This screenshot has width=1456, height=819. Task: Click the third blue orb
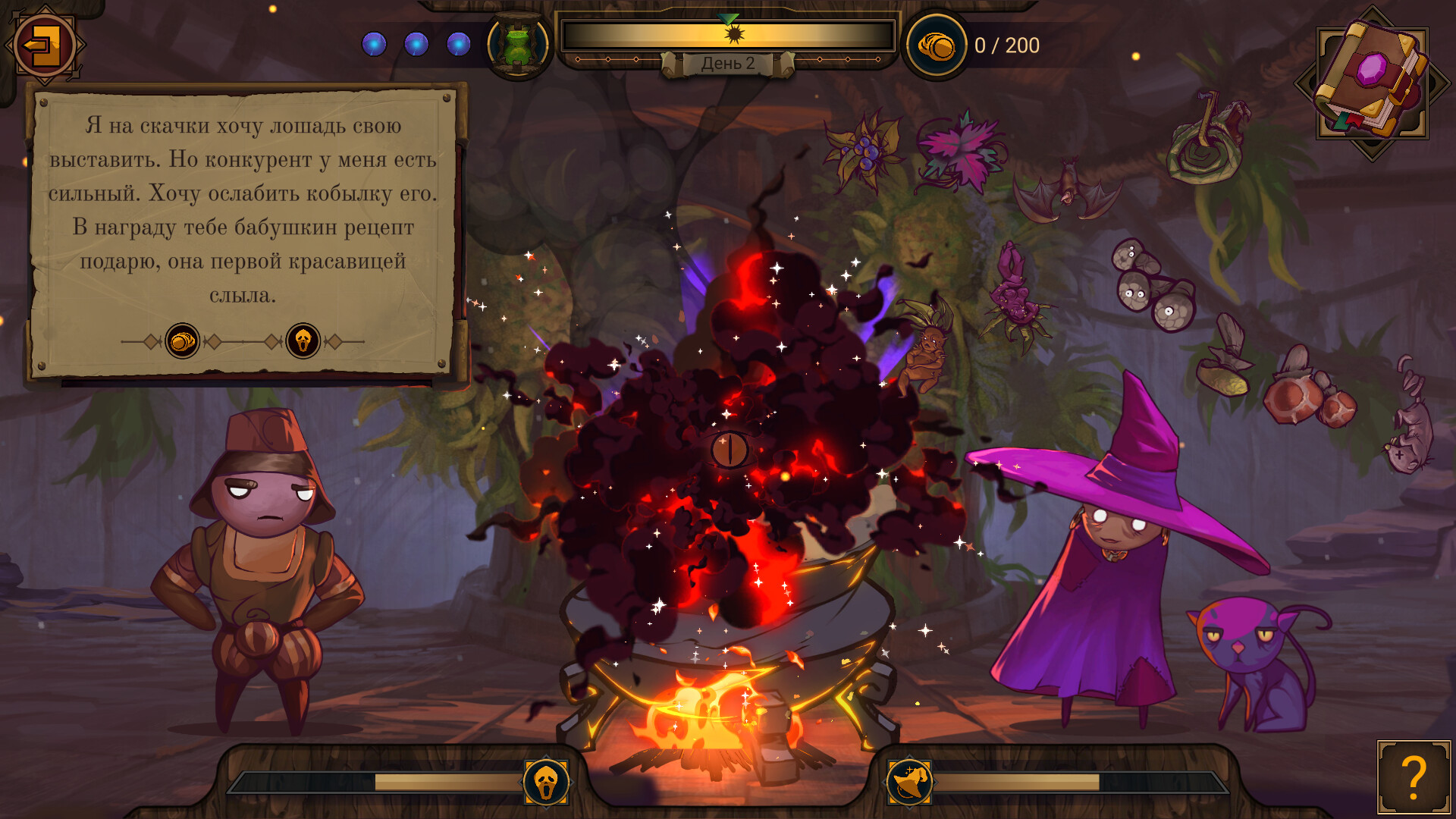(457, 44)
